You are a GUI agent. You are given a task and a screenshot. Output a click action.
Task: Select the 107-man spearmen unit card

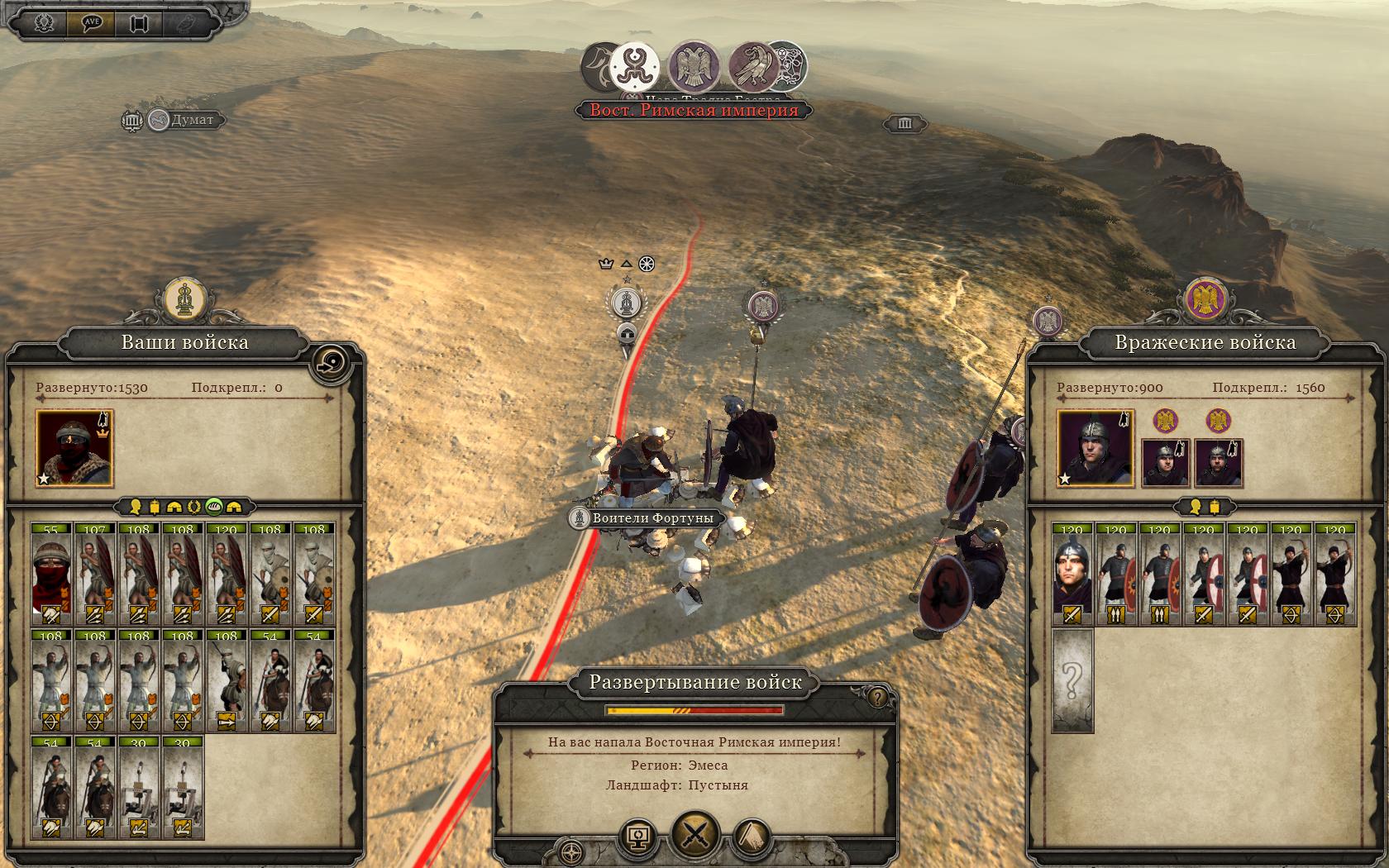point(95,574)
